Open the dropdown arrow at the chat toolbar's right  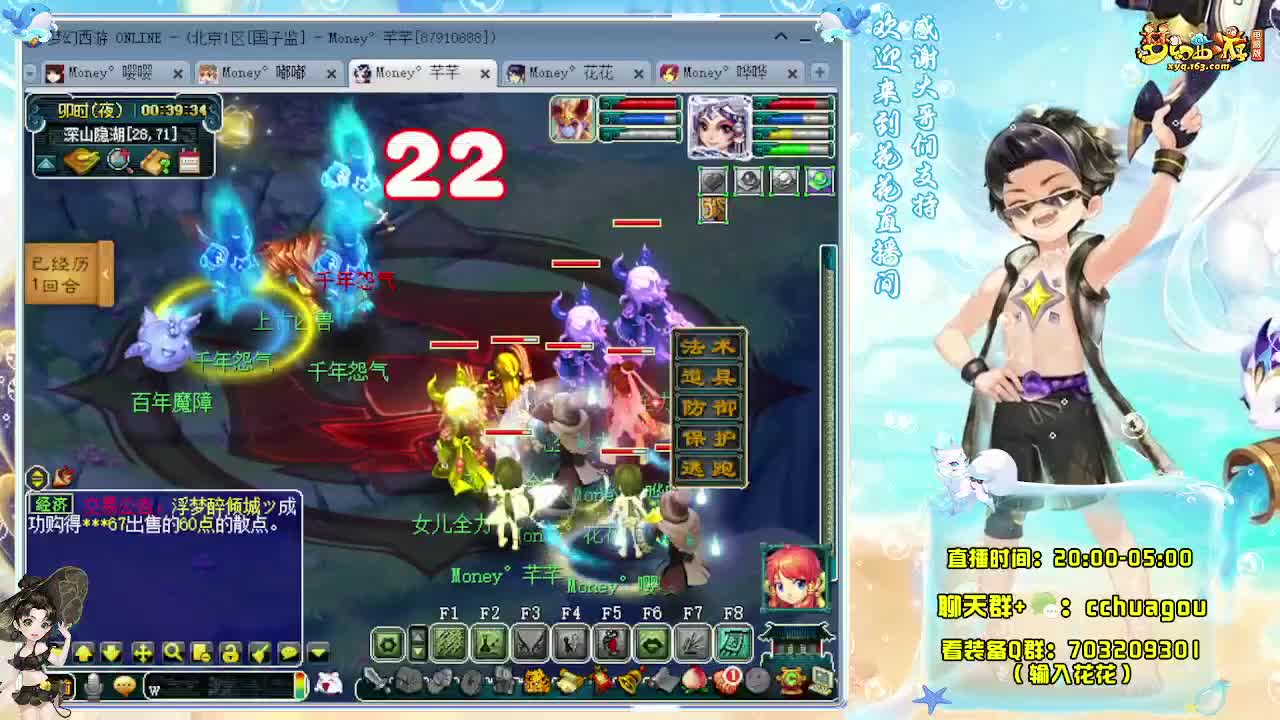[318, 652]
